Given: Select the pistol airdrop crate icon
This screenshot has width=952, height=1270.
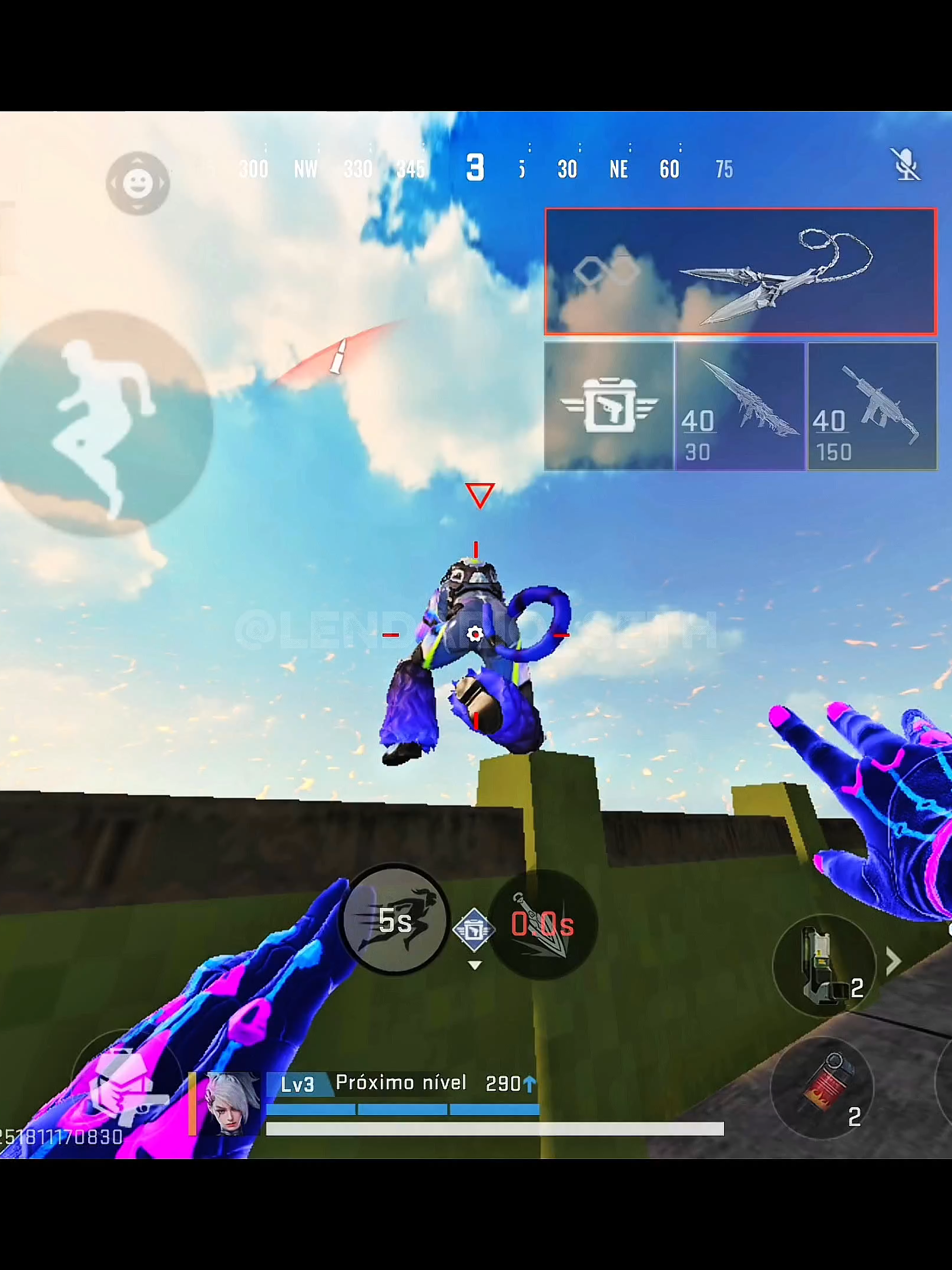Looking at the screenshot, I should point(608,406).
